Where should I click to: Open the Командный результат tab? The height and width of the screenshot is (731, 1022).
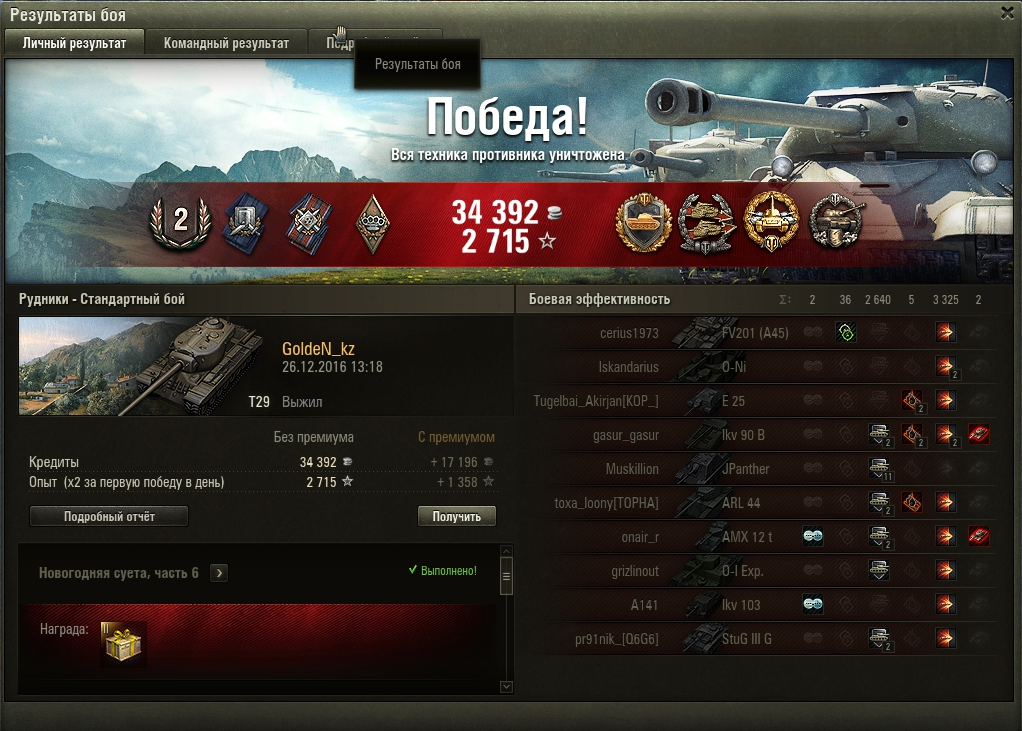(227, 43)
